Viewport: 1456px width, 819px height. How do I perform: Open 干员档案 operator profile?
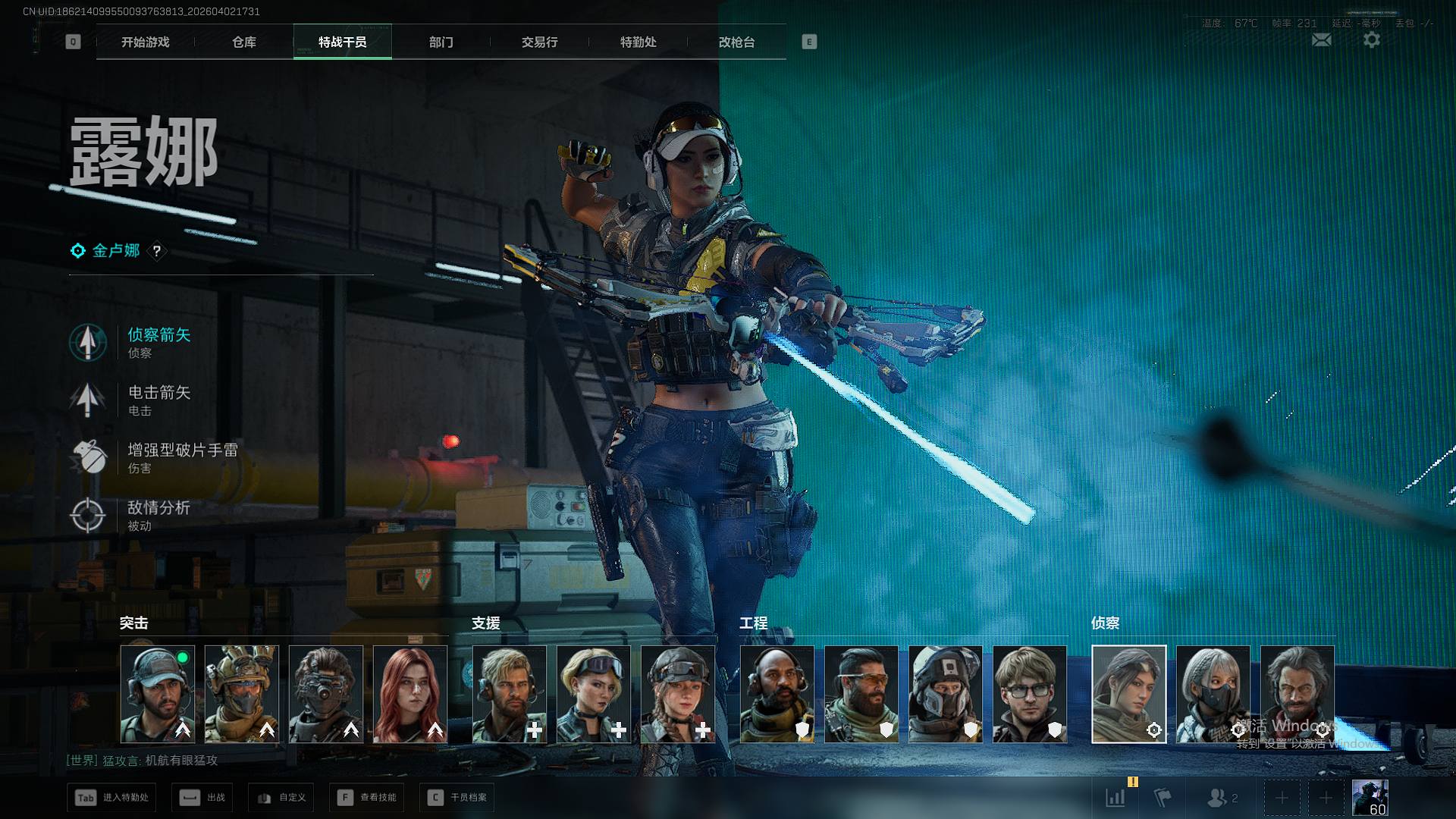click(457, 798)
